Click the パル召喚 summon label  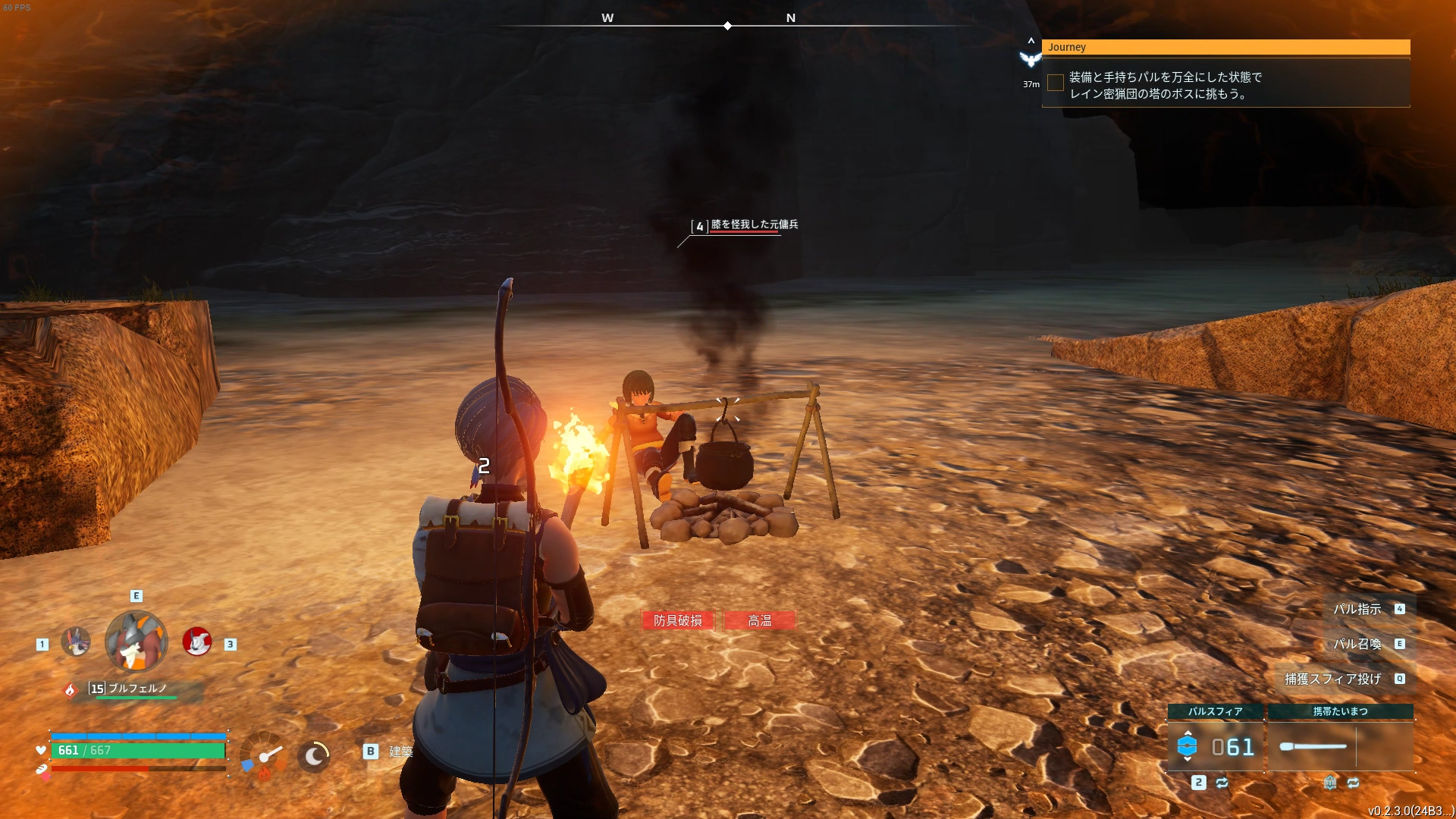coord(1357,644)
